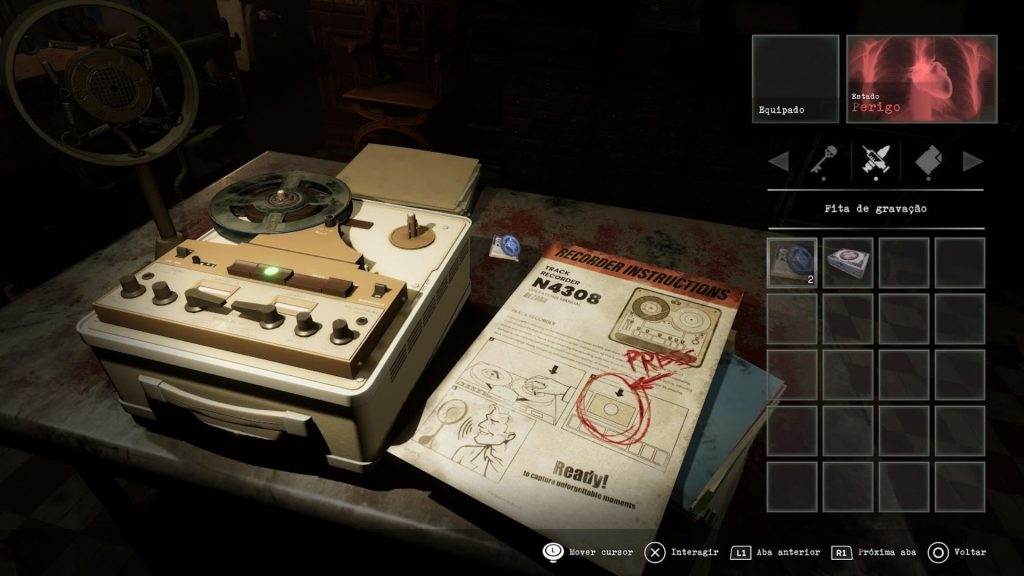
Task: Select the first aid kit slot
Action: 848,262
